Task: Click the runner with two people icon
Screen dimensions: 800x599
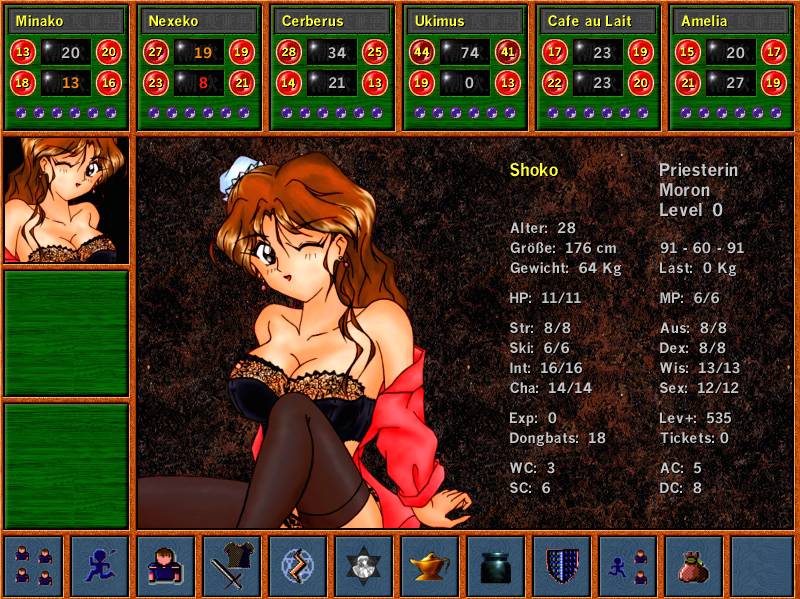Action: tap(628, 566)
